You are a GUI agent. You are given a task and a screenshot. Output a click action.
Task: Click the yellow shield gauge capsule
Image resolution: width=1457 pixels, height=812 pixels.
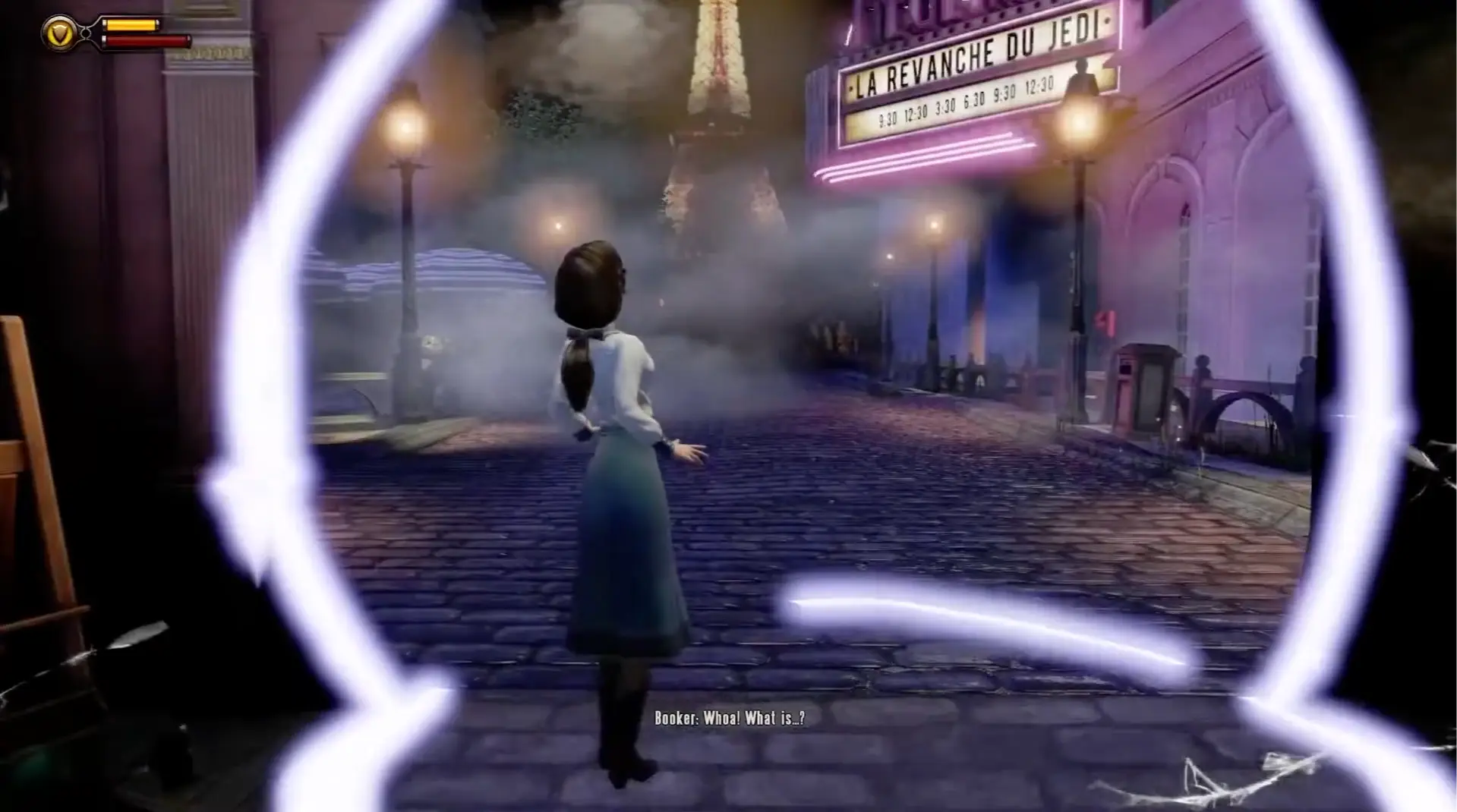coord(131,24)
